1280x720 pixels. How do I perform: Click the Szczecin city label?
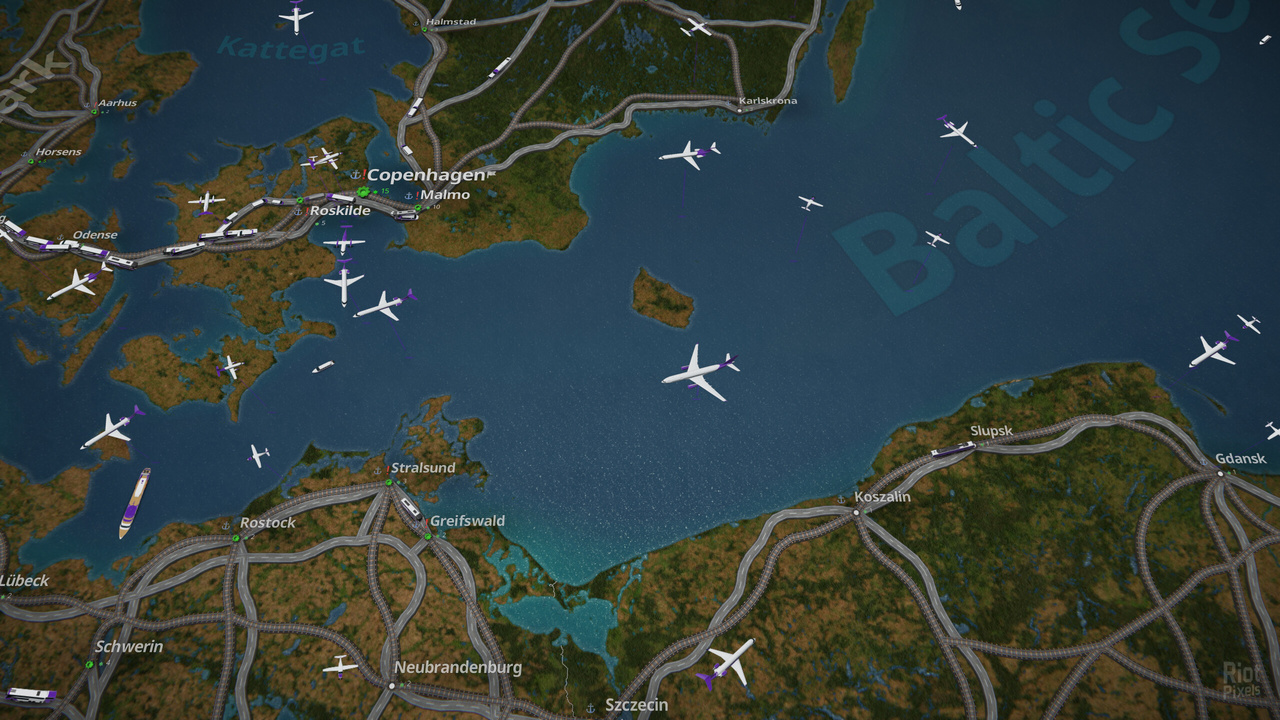pos(636,705)
